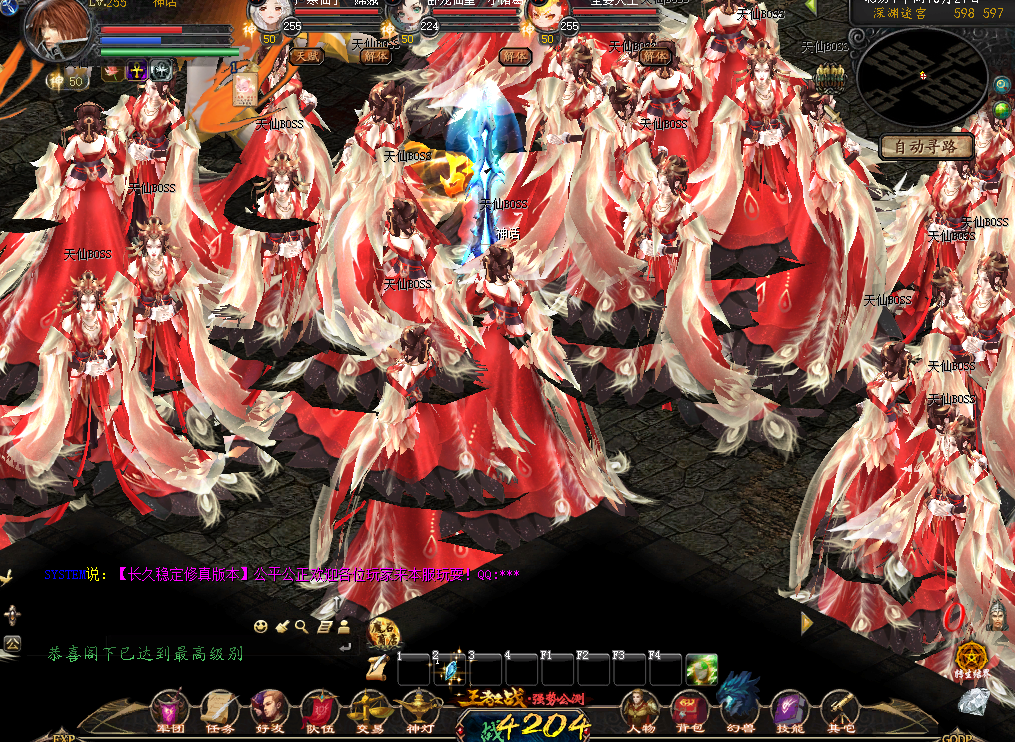The width and height of the screenshot is (1015, 742).
Task: Open the 队伍 team panel
Action: [319, 709]
